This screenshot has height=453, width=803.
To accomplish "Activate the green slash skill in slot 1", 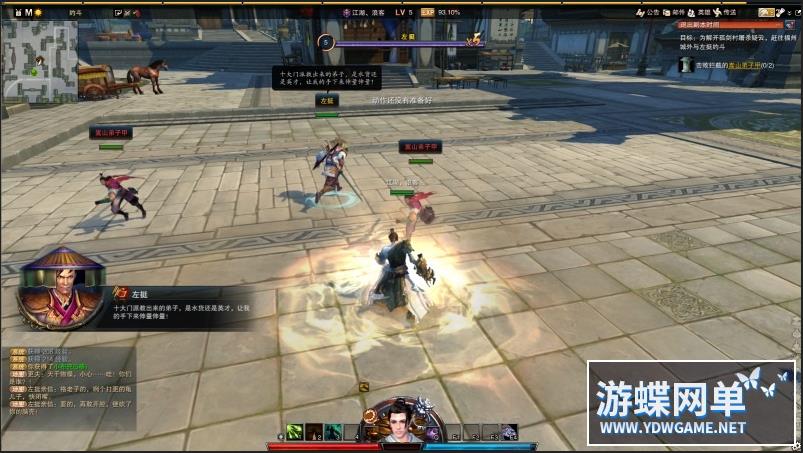I will 294,432.
